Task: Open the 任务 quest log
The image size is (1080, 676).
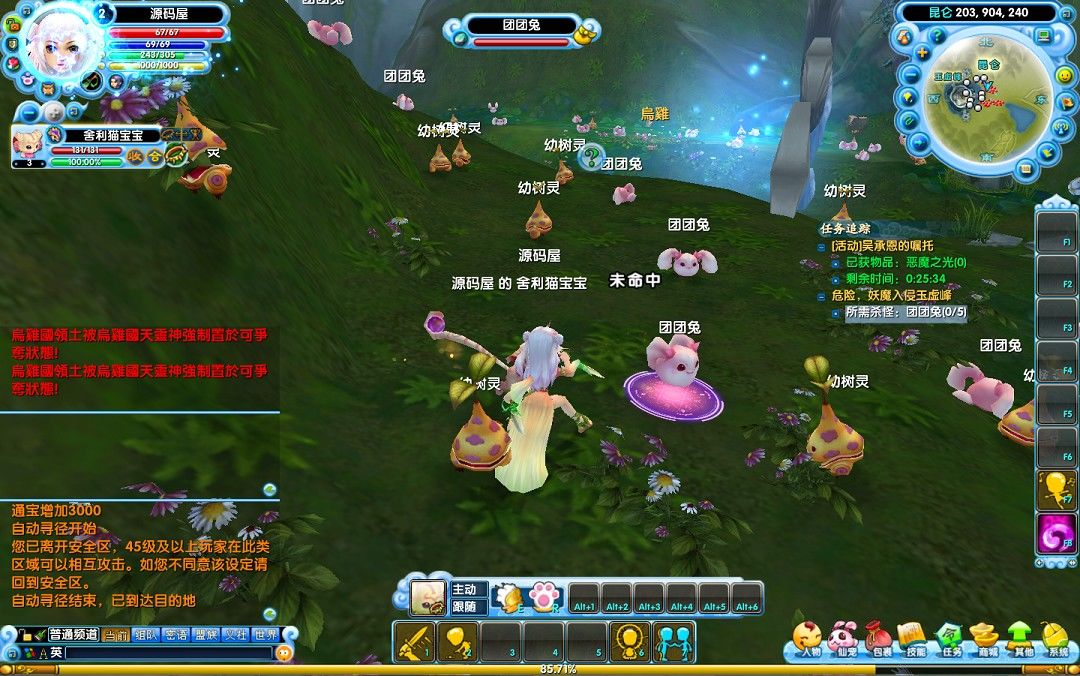Action: click(950, 639)
